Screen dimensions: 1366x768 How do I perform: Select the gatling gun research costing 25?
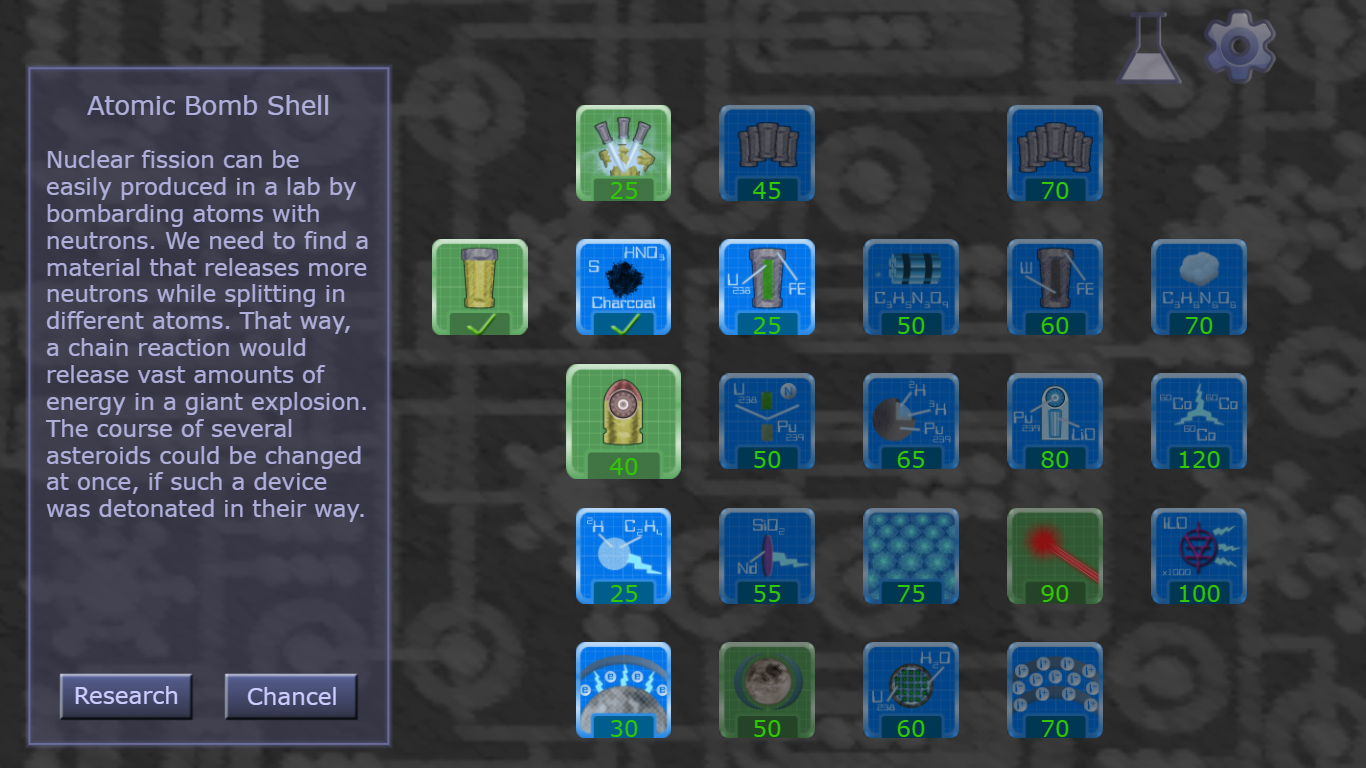tap(622, 155)
